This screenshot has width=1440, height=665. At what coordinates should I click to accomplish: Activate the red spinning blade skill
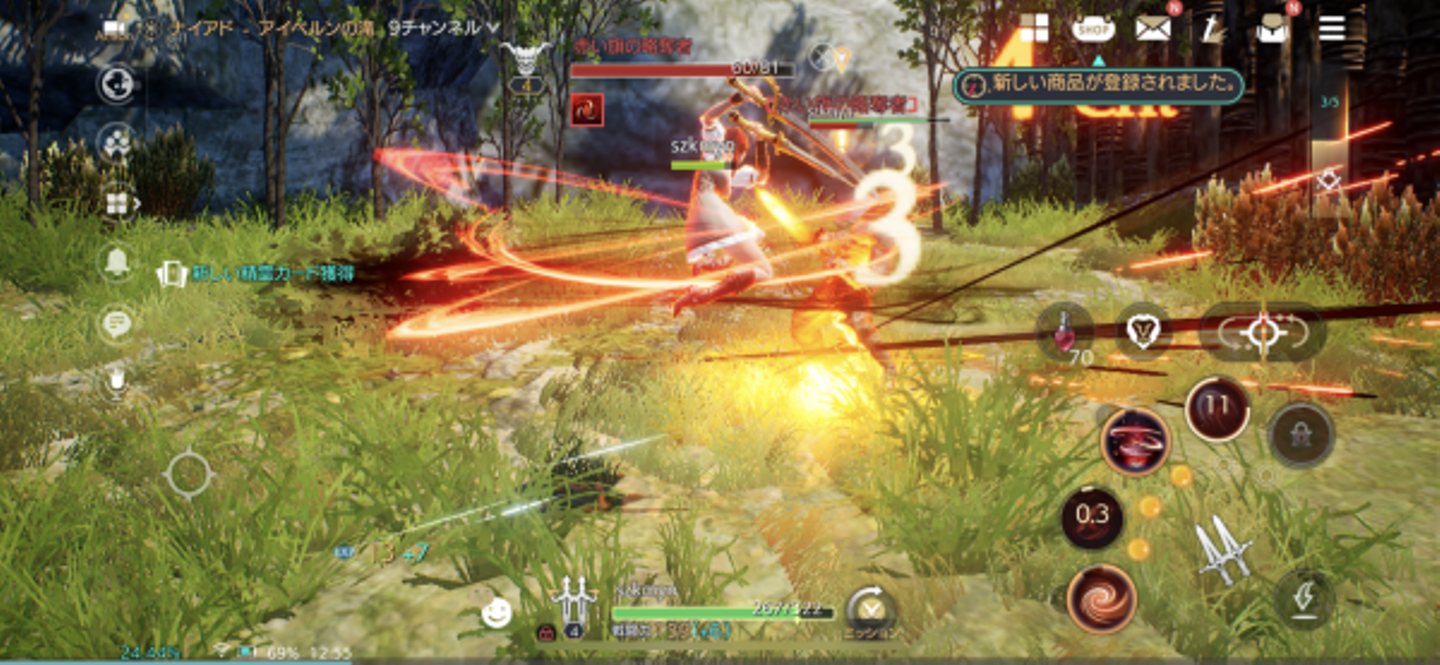tap(1135, 441)
